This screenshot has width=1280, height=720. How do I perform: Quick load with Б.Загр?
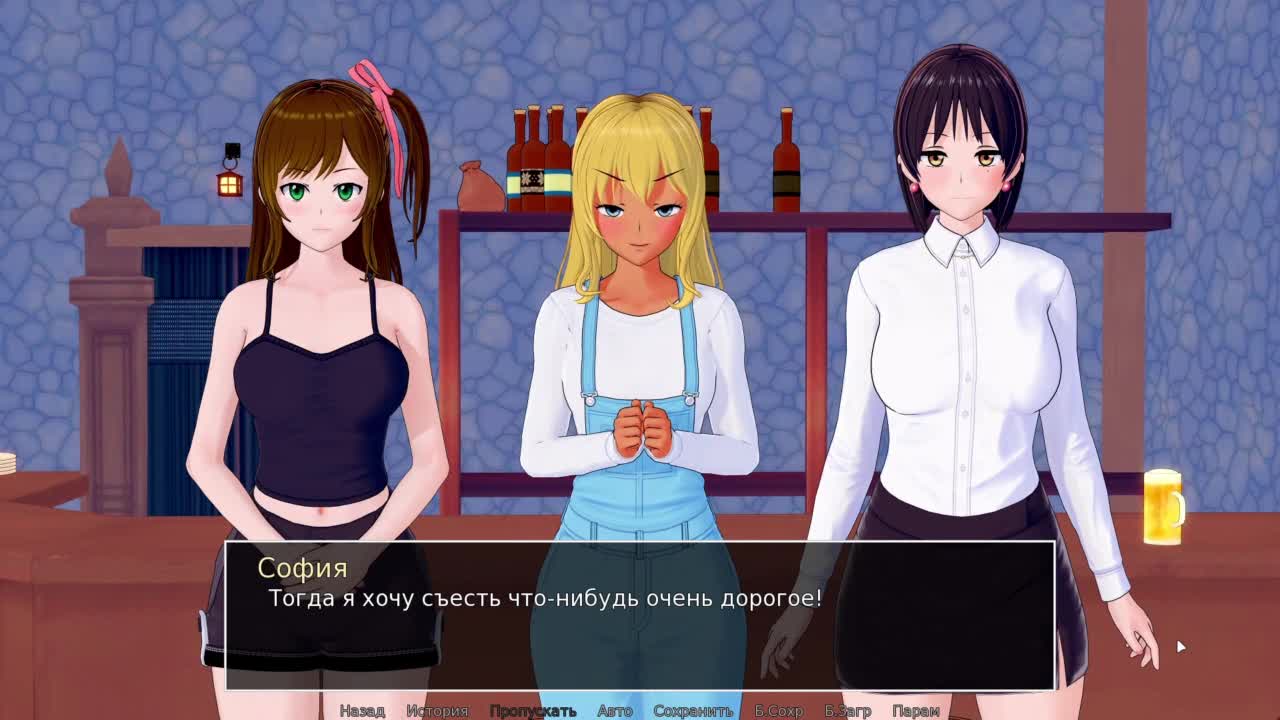point(848,711)
